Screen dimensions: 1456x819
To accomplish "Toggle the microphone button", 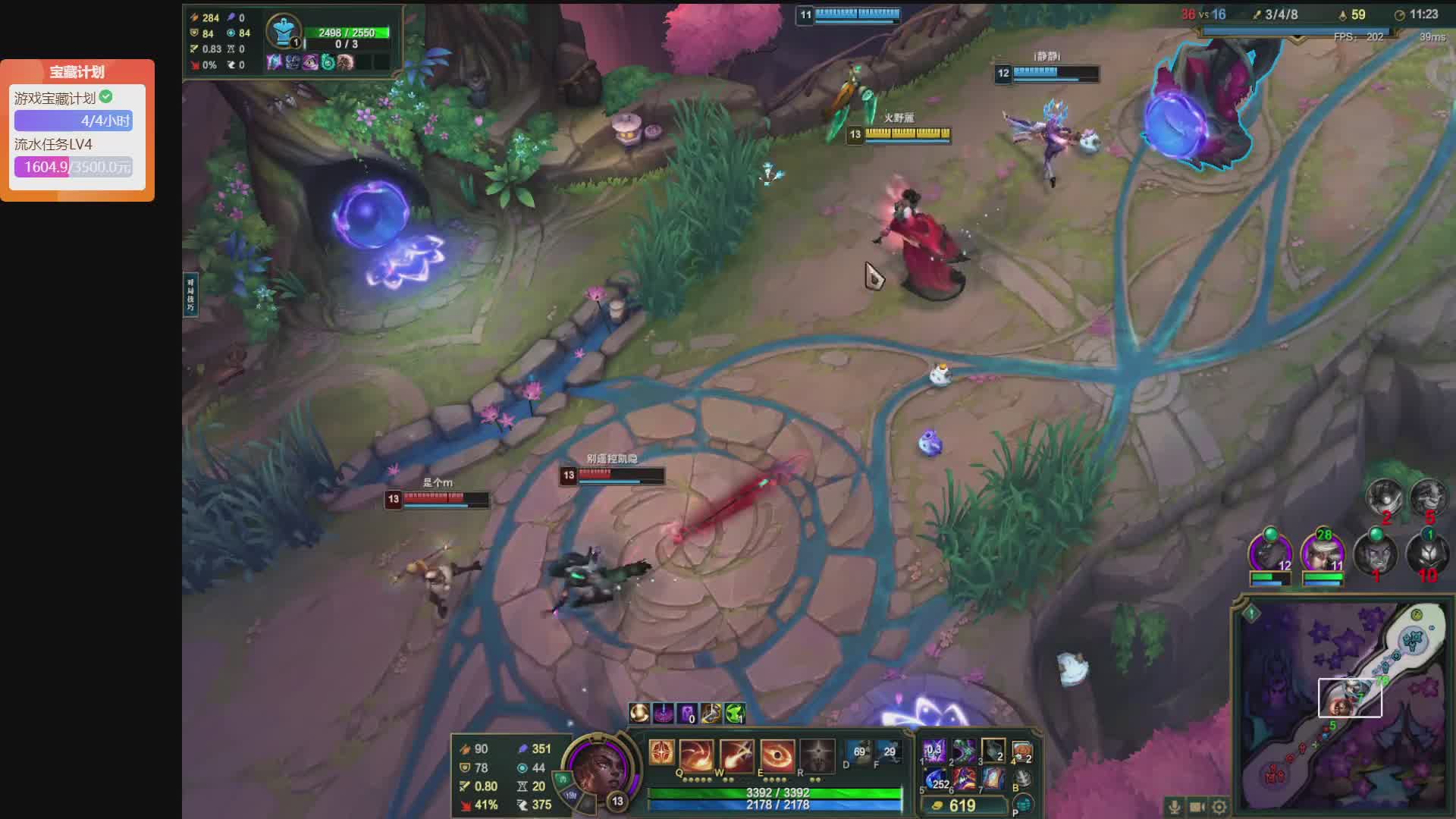I will [1174, 807].
